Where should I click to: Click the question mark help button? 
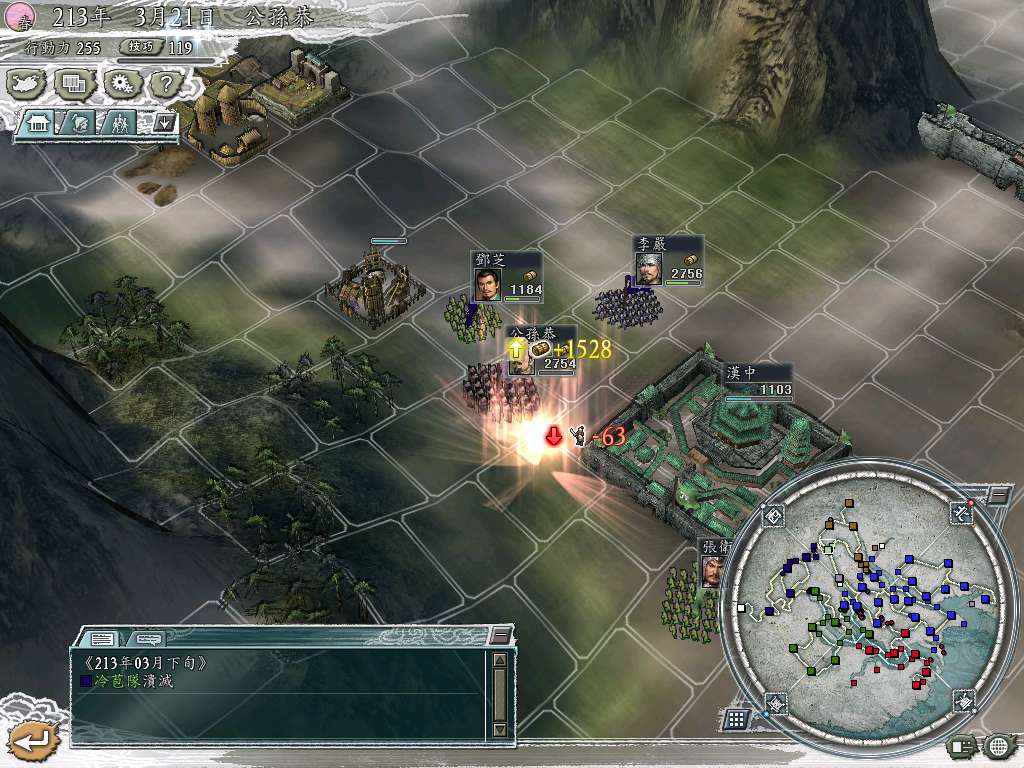click(x=164, y=84)
